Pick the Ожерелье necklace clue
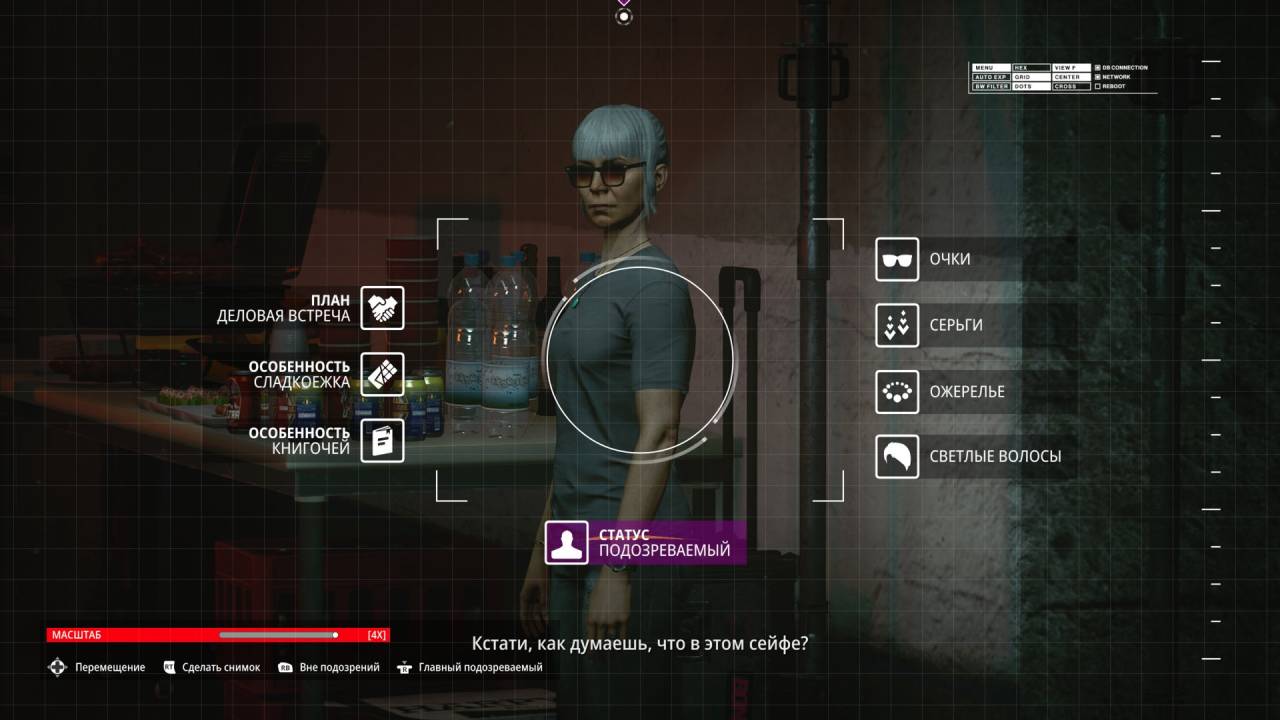This screenshot has height=720, width=1280. point(897,391)
